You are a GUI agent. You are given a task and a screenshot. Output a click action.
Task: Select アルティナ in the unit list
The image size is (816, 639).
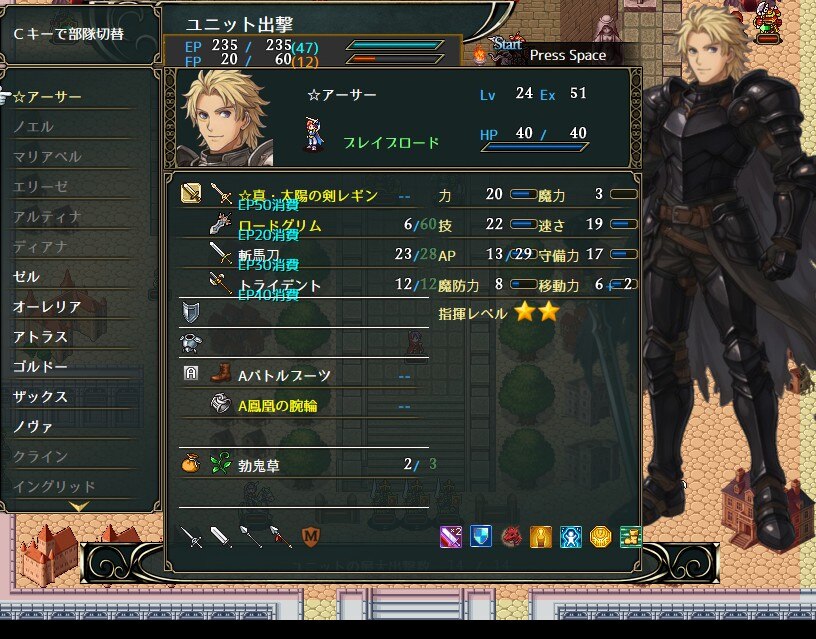coord(47,217)
